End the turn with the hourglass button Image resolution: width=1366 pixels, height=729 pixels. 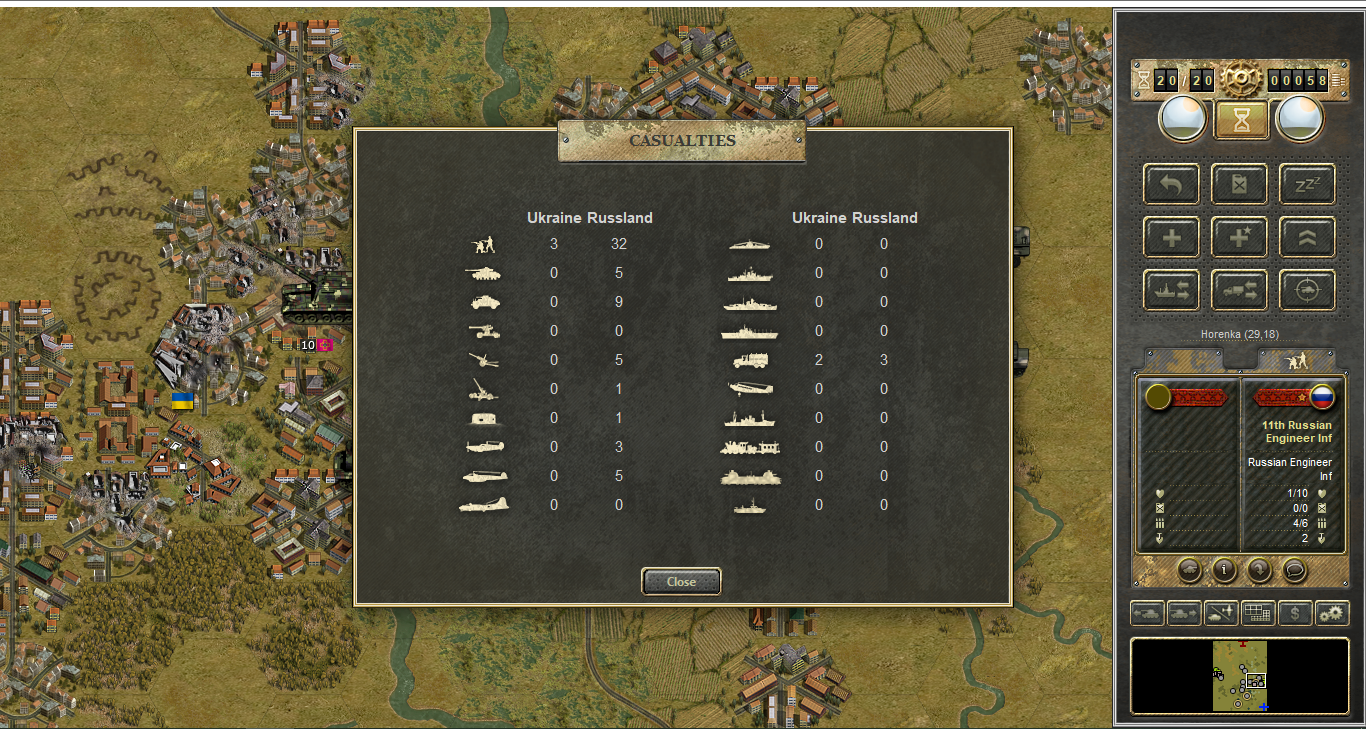(x=1241, y=121)
